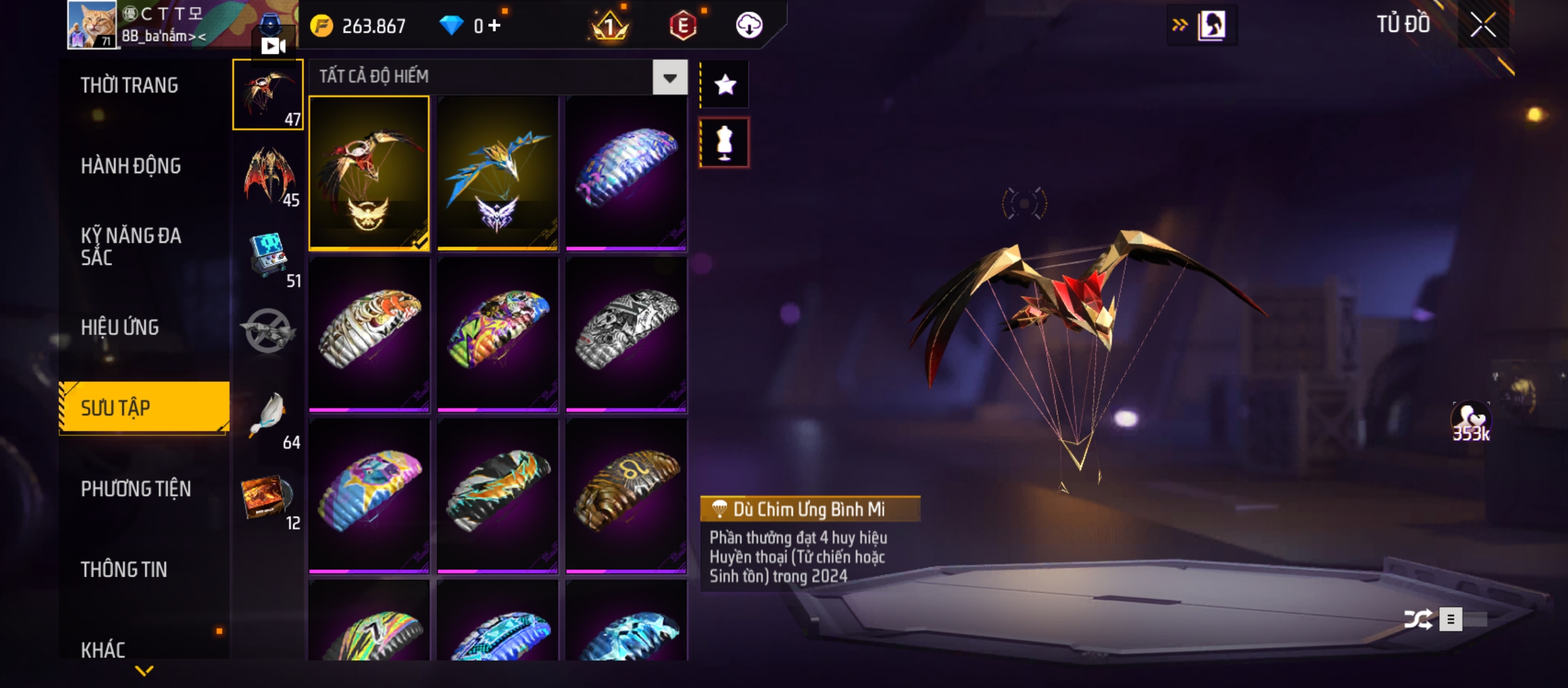The width and height of the screenshot is (1568, 688).
Task: Open the dragon wings backpack subcategory
Action: coord(269,174)
